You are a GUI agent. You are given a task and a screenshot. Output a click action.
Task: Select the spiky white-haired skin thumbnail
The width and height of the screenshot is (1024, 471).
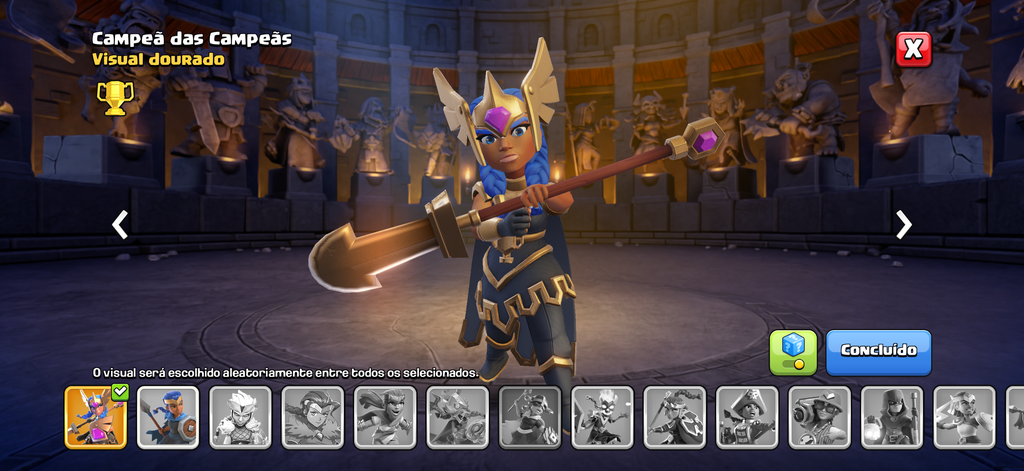(240, 417)
